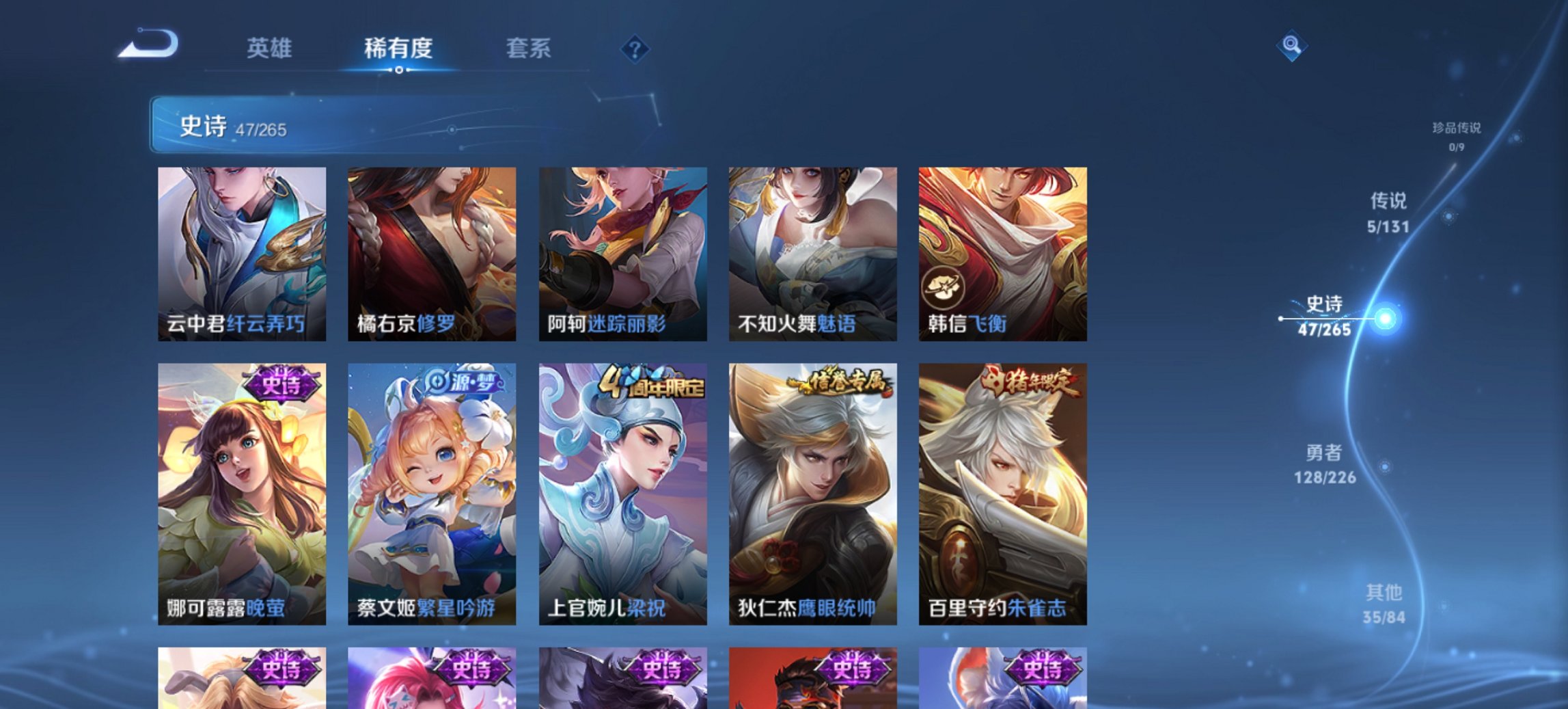
Task: Open the help question mark icon
Action: pyautogui.click(x=634, y=49)
